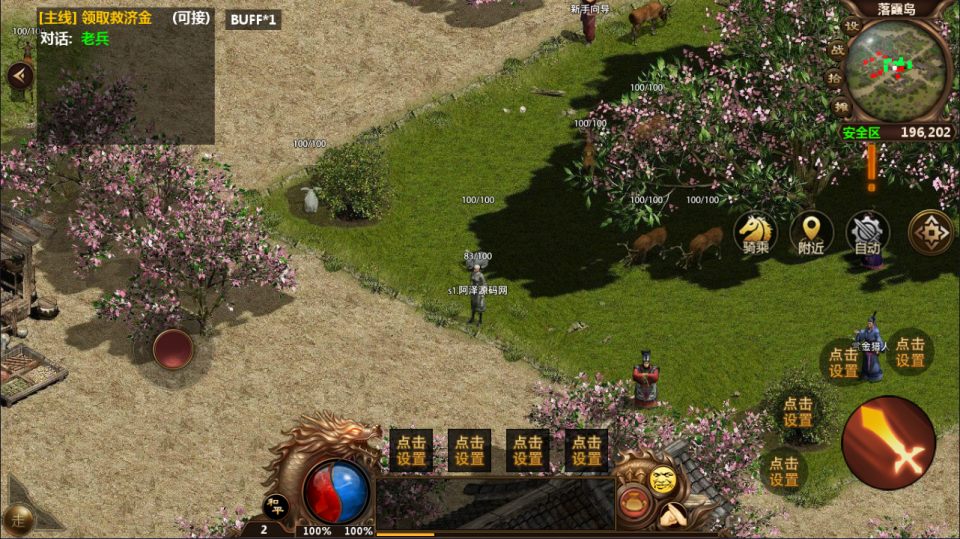This screenshot has width=960, height=539.
Task: Attack with the large sword button
Action: pyautogui.click(x=888, y=443)
